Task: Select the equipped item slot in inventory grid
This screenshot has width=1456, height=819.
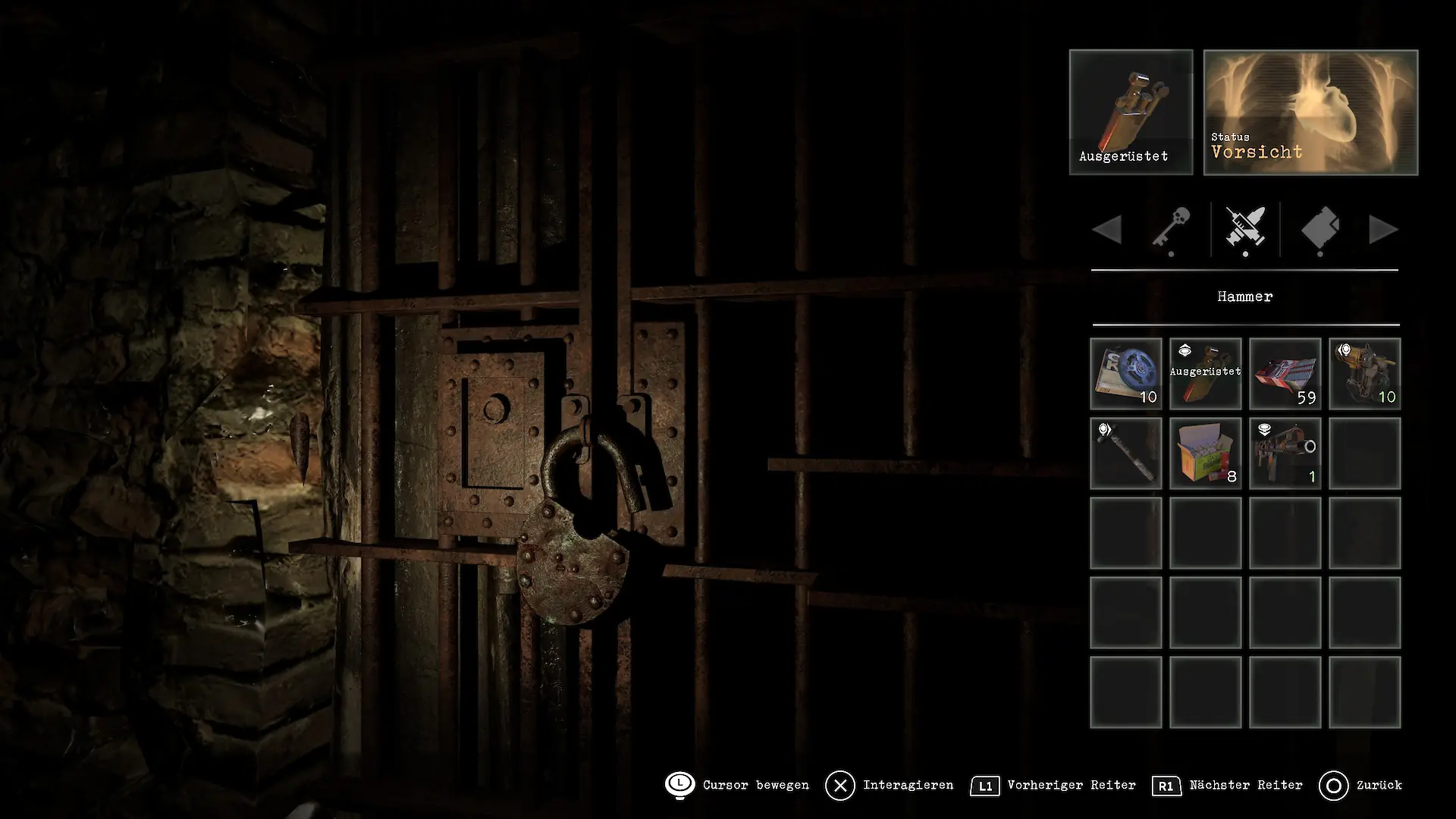Action: (1206, 374)
